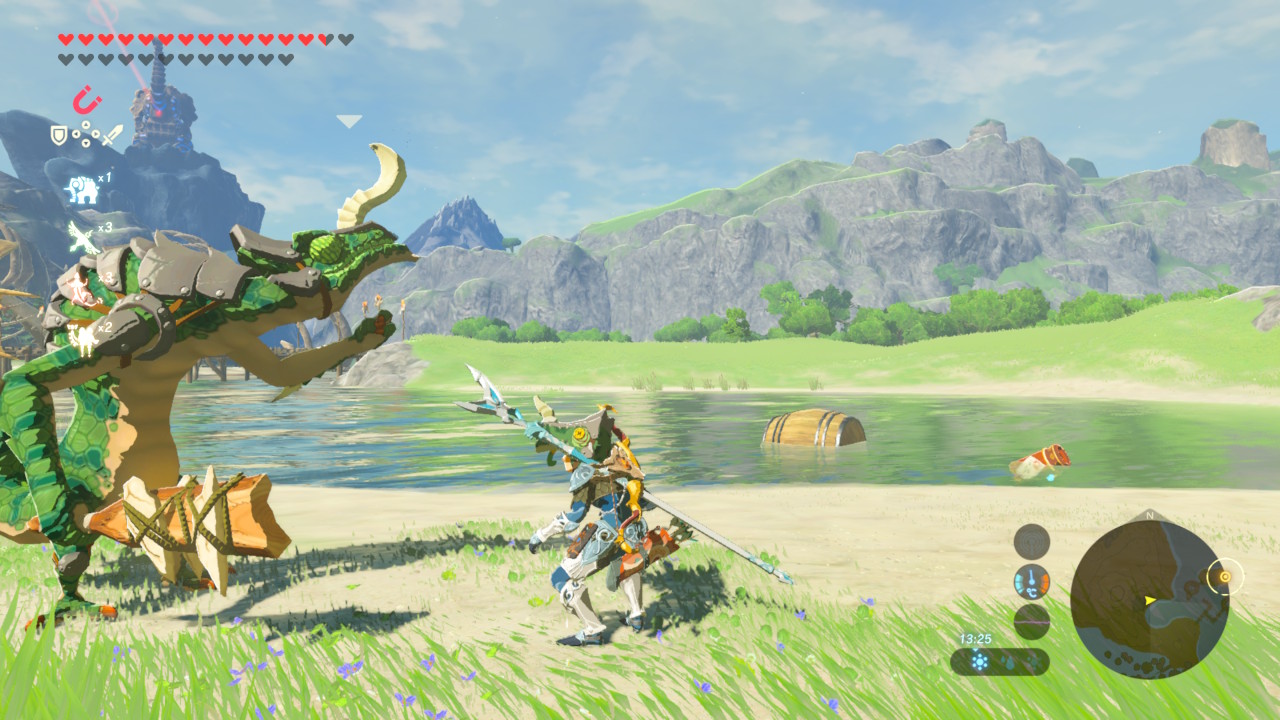1280x720 pixels.
Task: Open the weather forecast strip
Action: pyautogui.click(x=999, y=662)
